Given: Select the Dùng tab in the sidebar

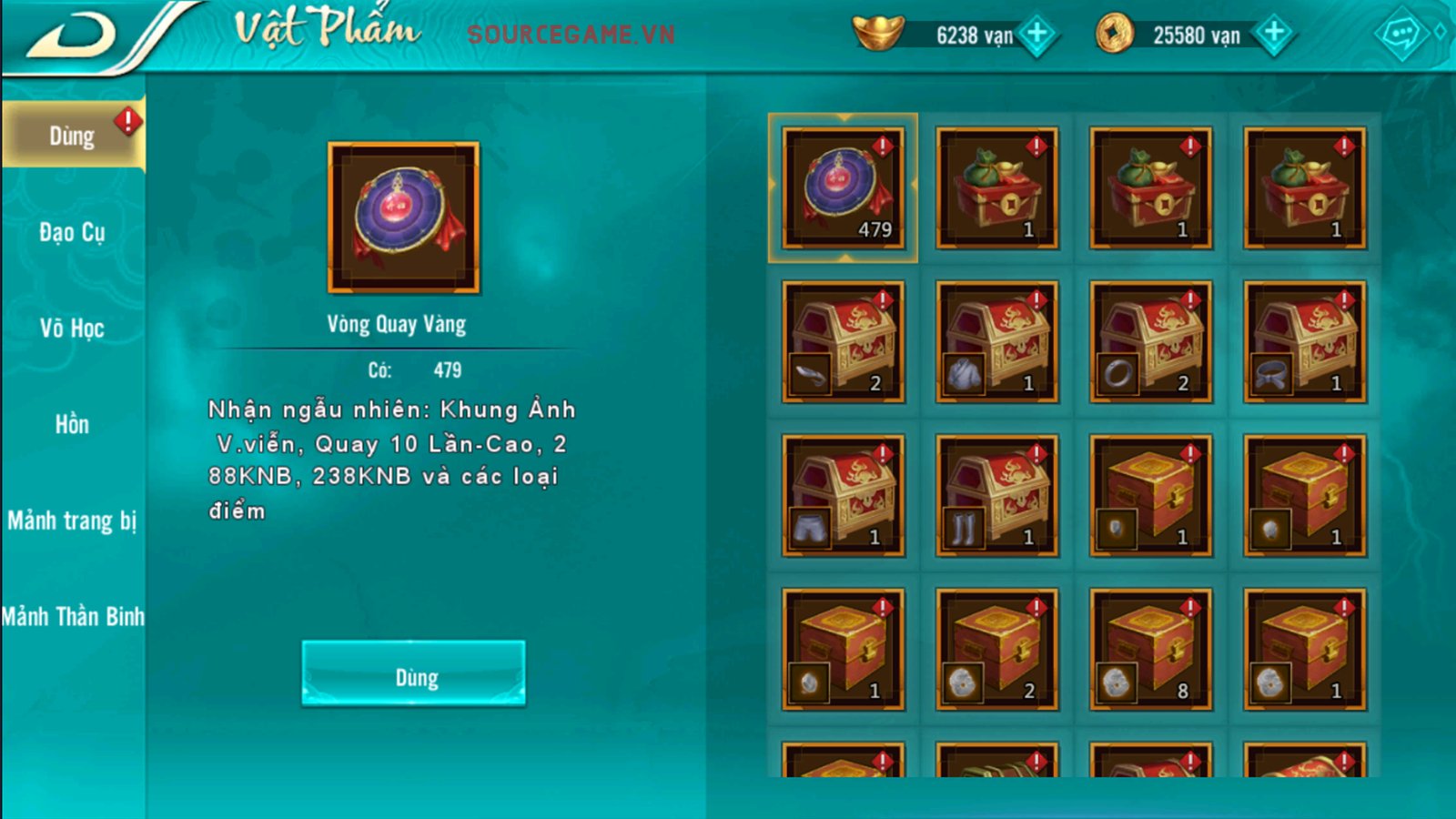Looking at the screenshot, I should coord(72,136).
